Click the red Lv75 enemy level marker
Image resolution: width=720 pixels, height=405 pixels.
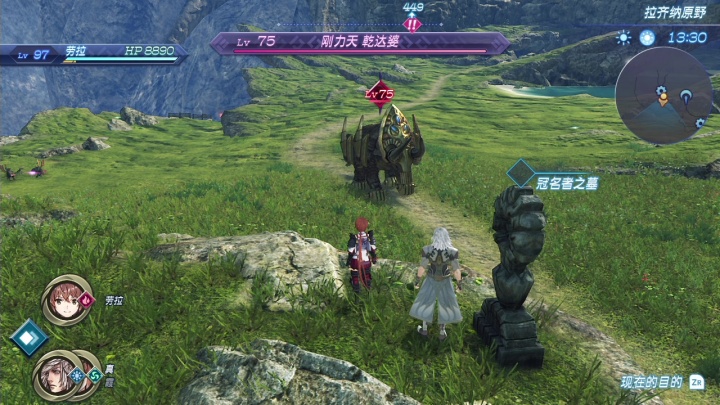coord(379,94)
